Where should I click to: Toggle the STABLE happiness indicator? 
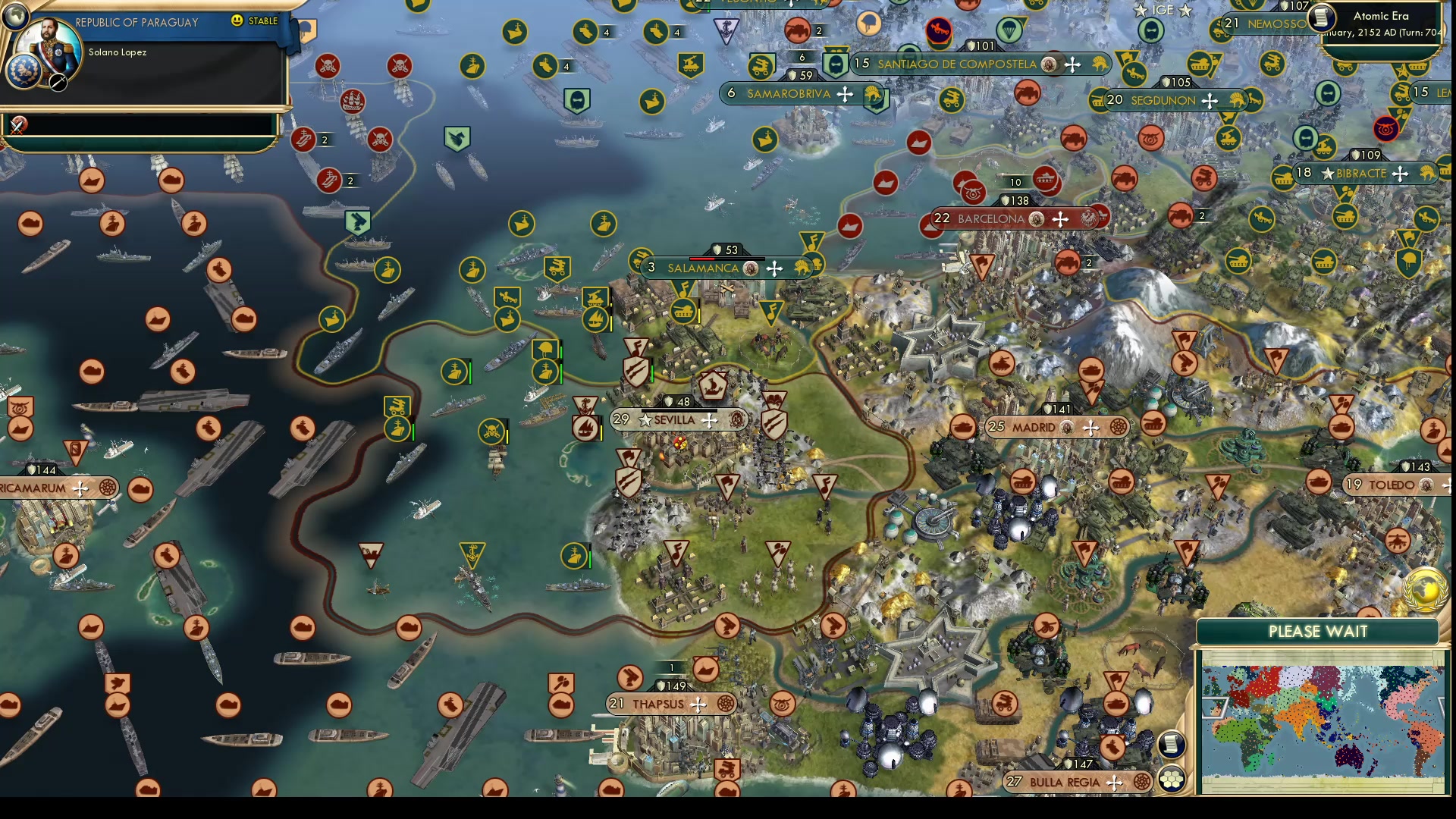(250, 21)
